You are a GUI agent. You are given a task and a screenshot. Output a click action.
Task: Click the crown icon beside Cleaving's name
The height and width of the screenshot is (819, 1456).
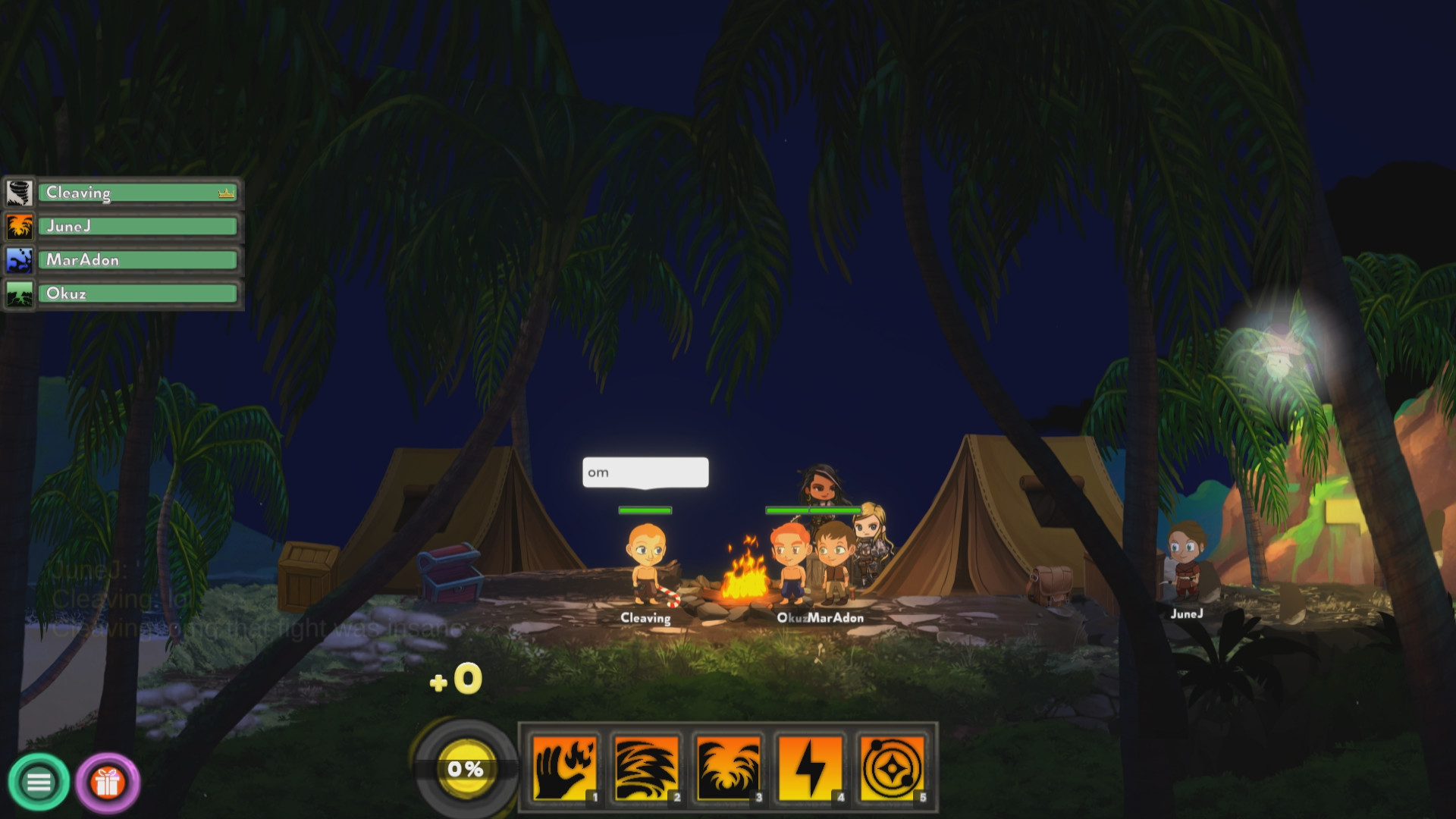click(225, 193)
